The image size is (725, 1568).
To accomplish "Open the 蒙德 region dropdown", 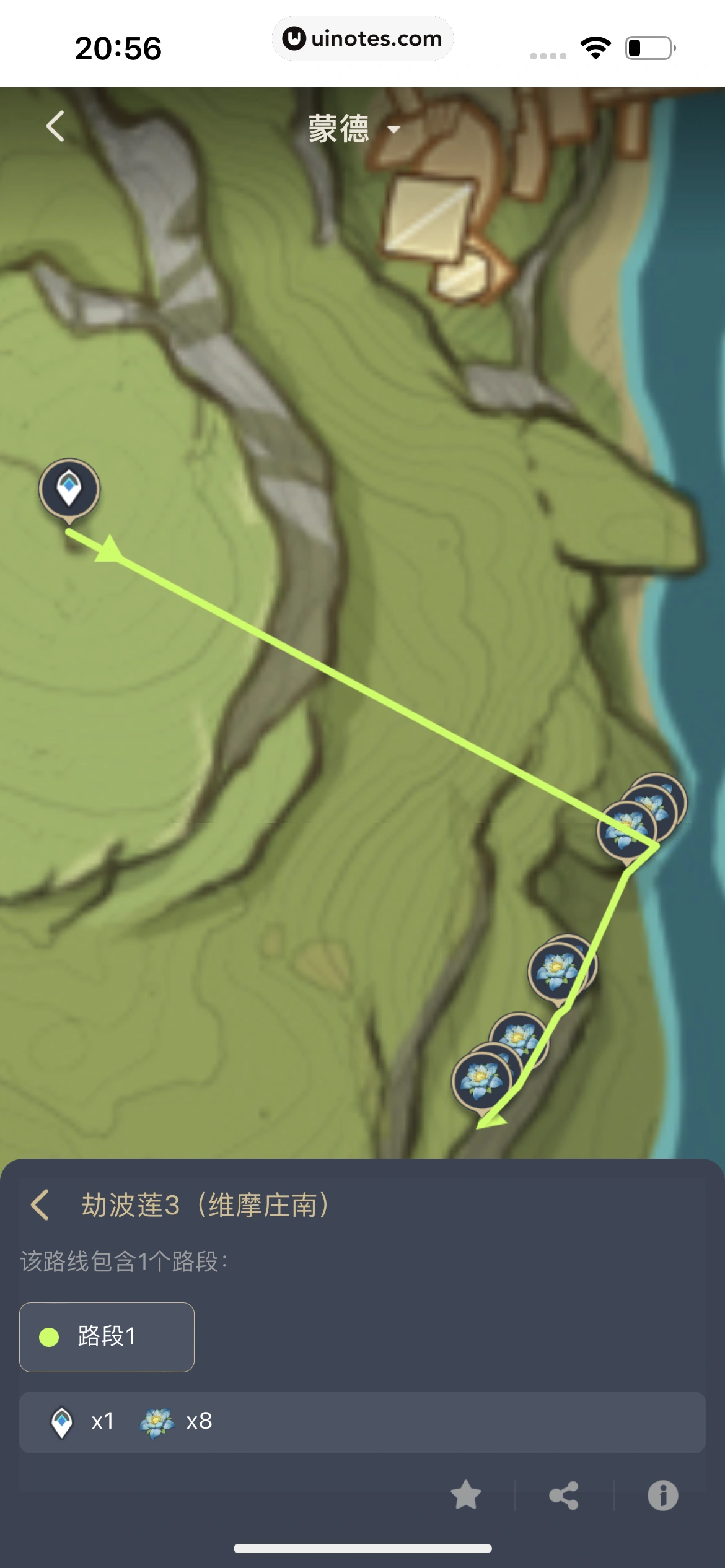I will (354, 129).
